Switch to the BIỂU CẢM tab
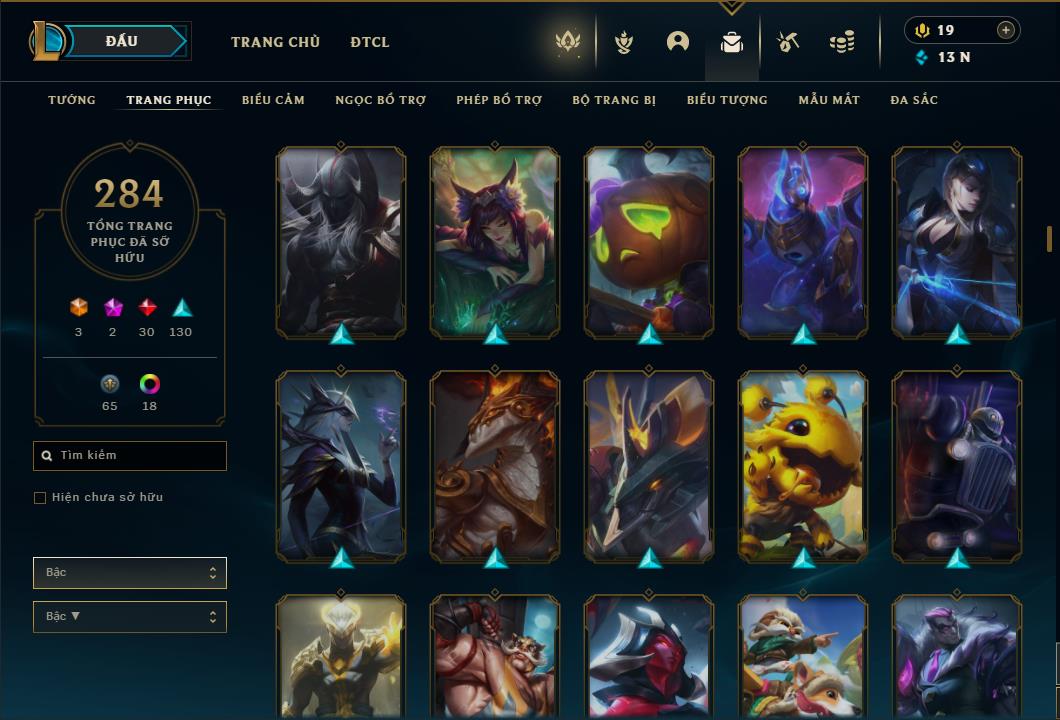The height and width of the screenshot is (720, 1060). (273, 100)
